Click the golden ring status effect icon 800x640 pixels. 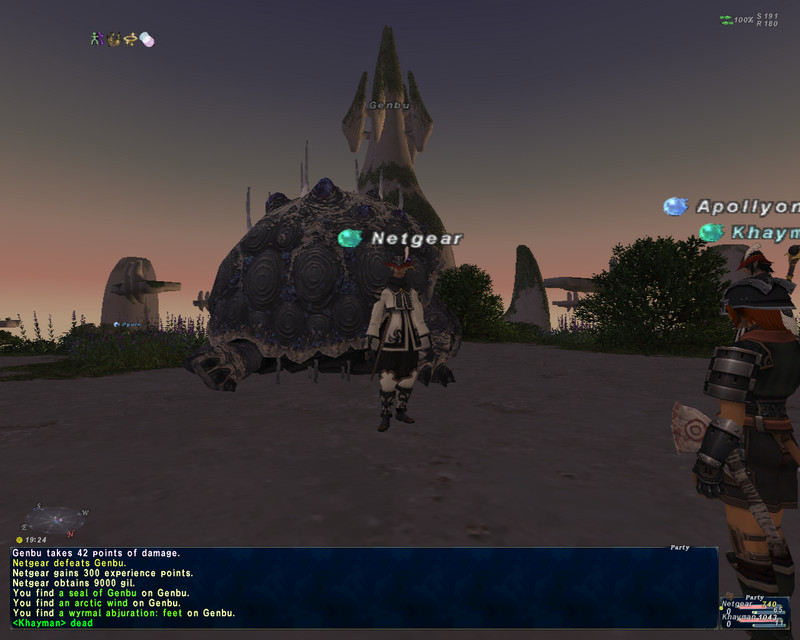click(x=130, y=39)
